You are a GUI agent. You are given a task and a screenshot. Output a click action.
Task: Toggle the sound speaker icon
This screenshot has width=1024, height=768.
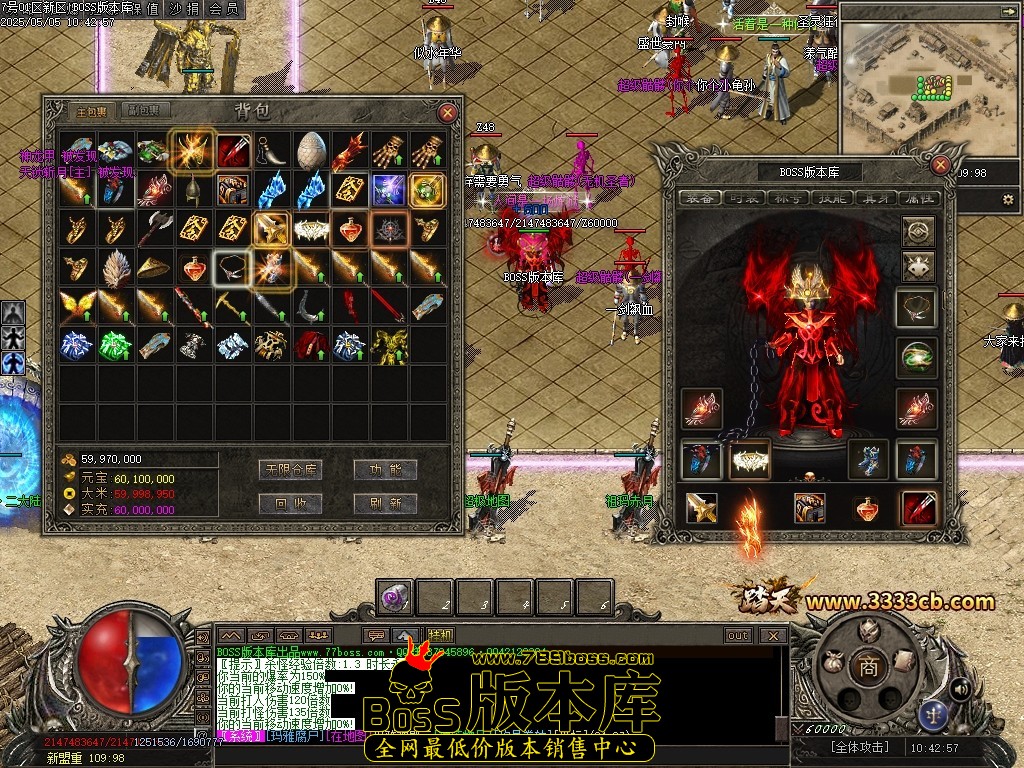click(x=959, y=688)
